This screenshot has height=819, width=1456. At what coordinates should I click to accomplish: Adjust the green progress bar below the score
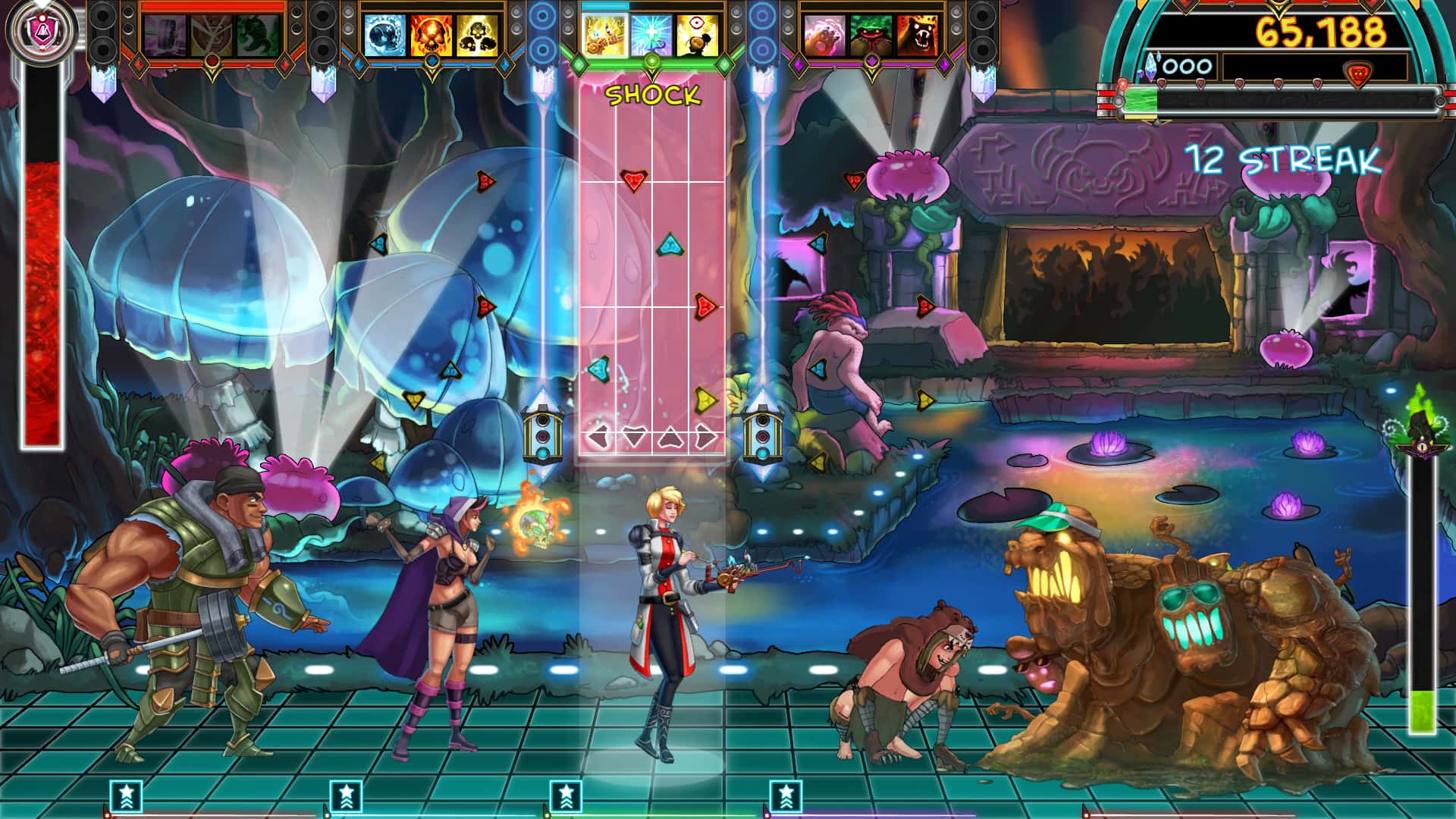(x=1140, y=100)
